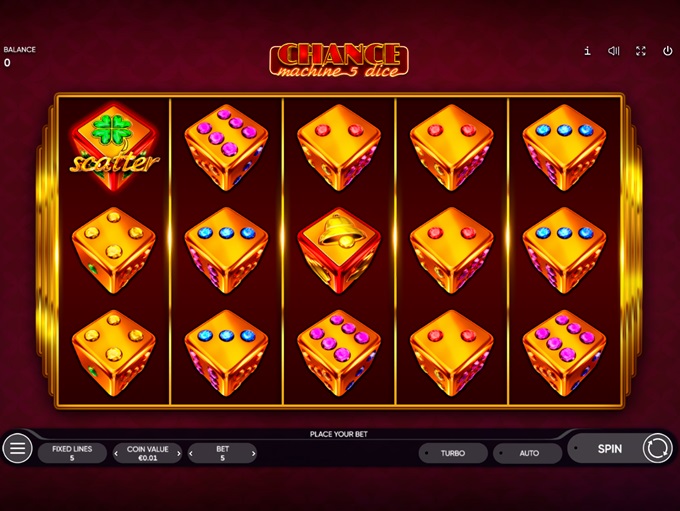The image size is (680, 511).
Task: Increase the coin value
Action: point(179,454)
